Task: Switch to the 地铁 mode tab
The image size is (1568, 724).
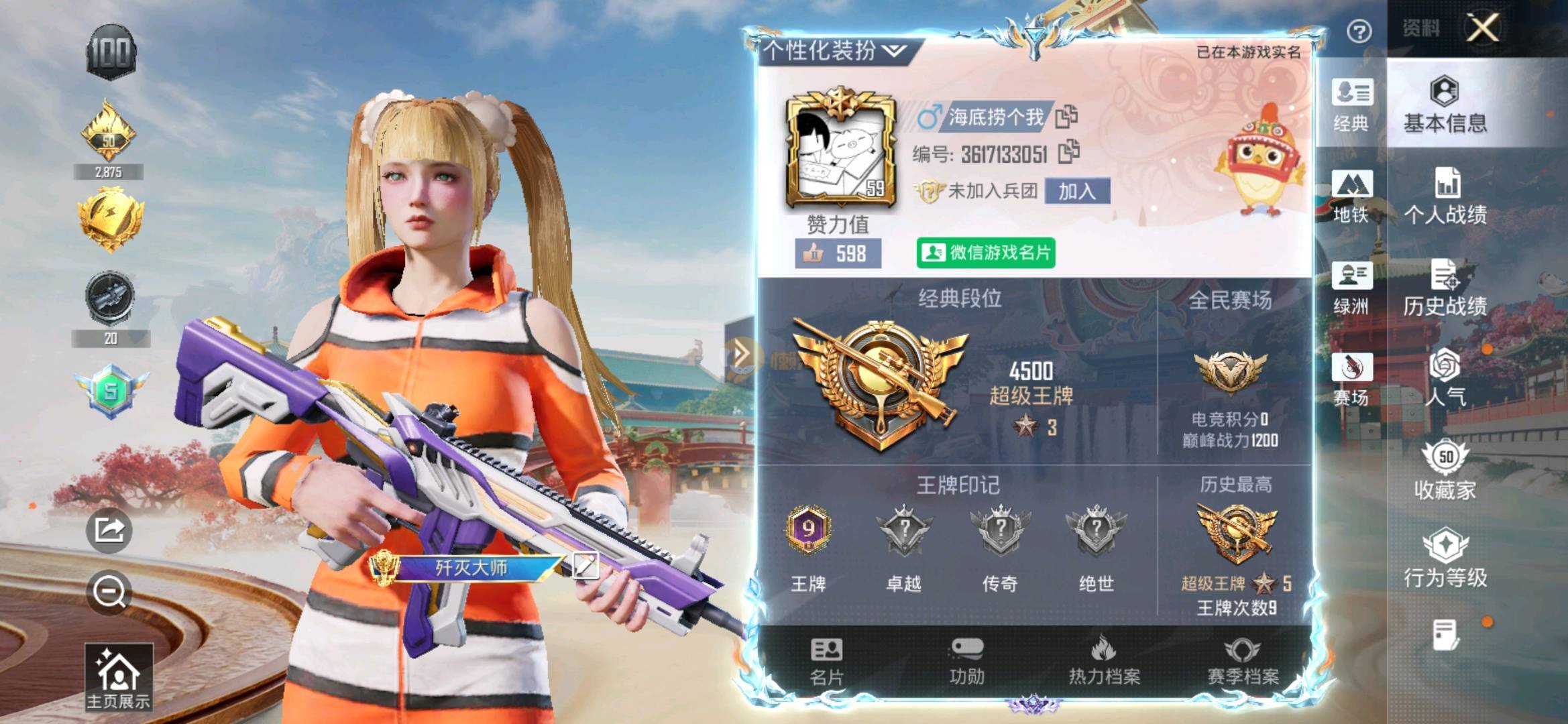Action: tap(1351, 196)
